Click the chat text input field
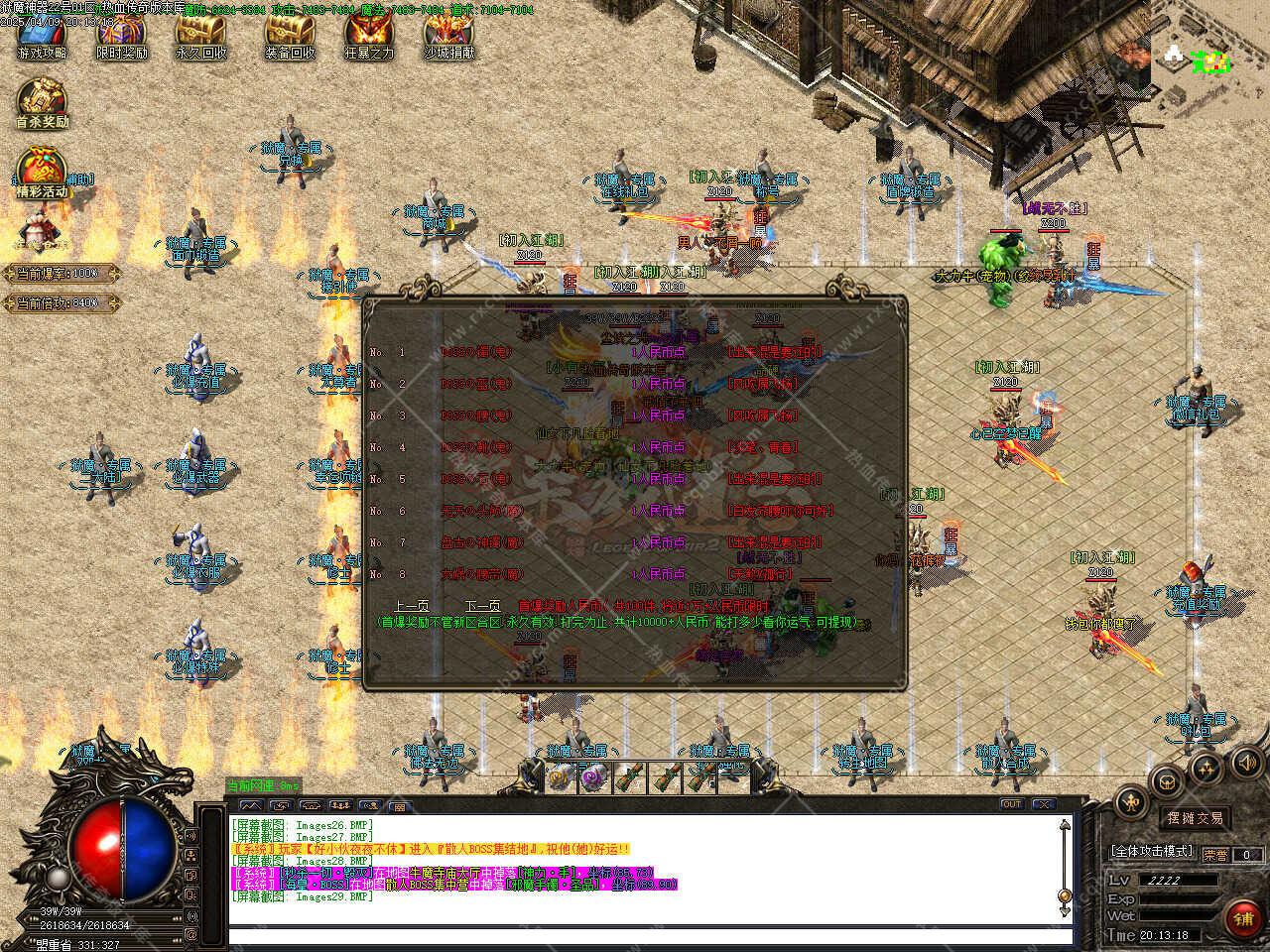1270x952 pixels. click(x=645, y=936)
